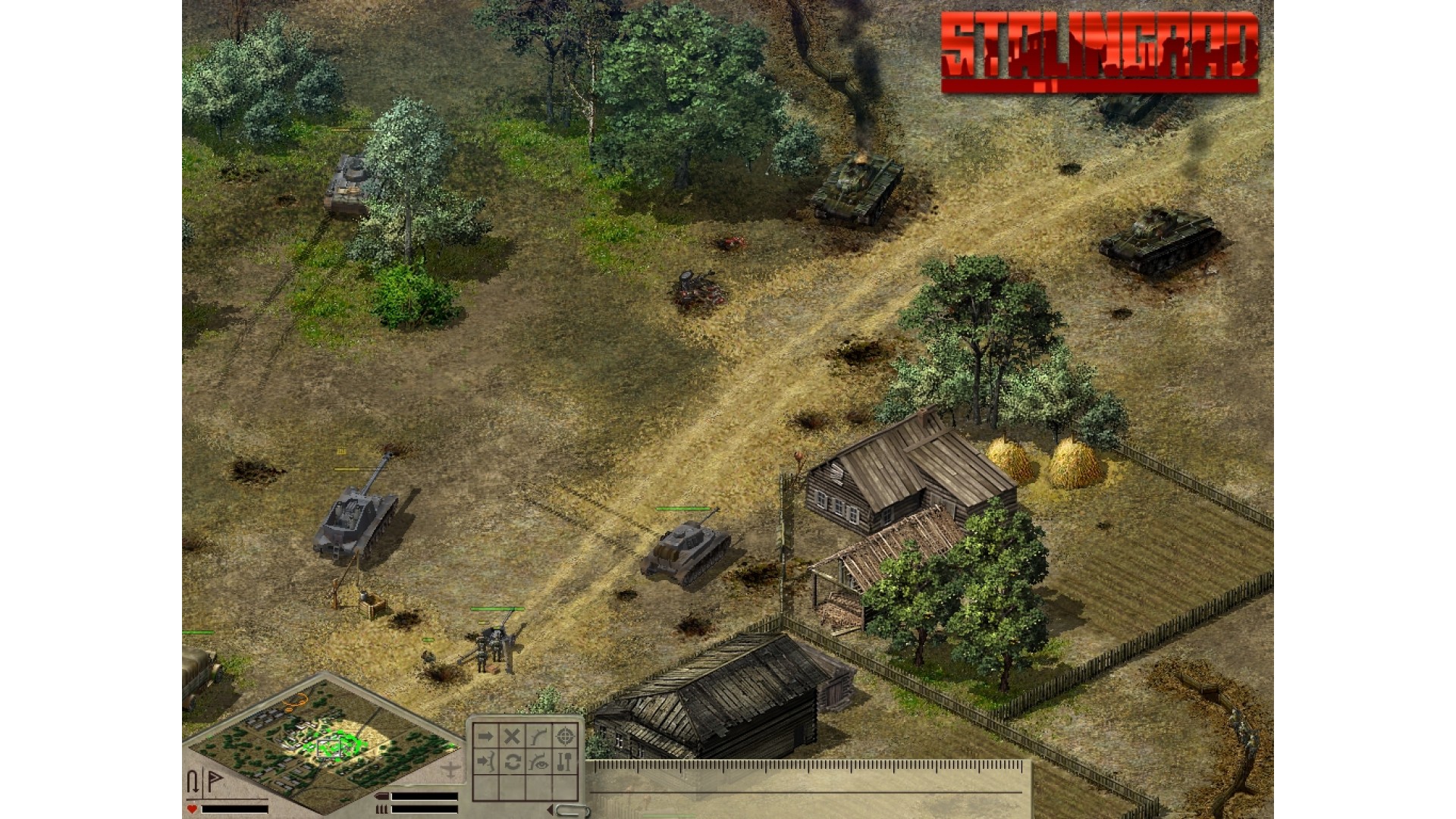This screenshot has width=1456, height=819.
Task: Click the airplane icon beside the minimap
Action: coord(450,770)
